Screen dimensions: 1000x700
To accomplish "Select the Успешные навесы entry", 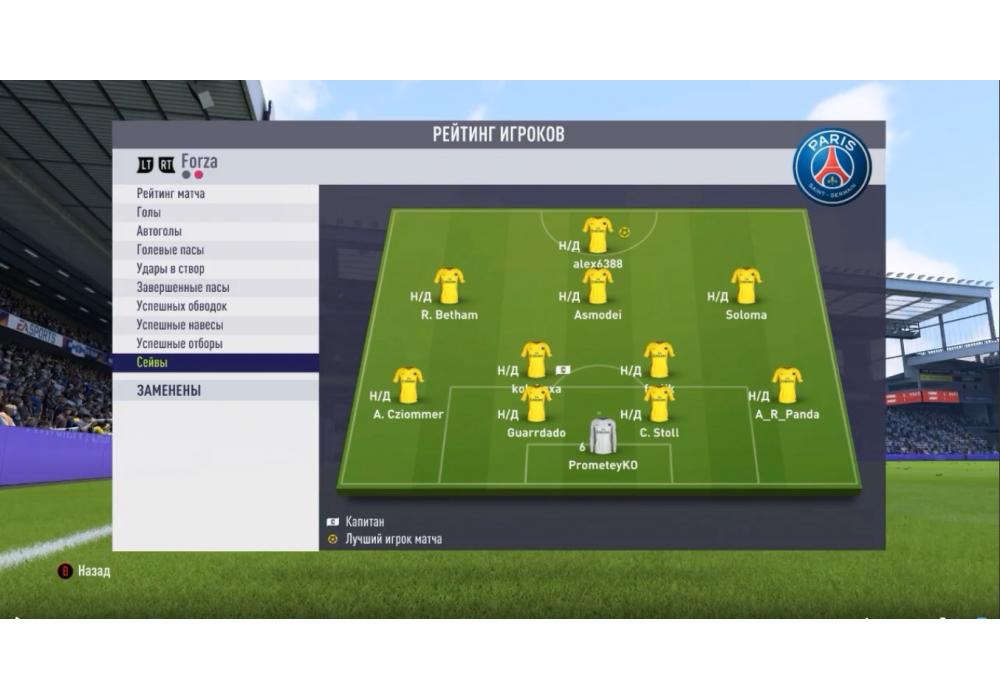I will 179,325.
